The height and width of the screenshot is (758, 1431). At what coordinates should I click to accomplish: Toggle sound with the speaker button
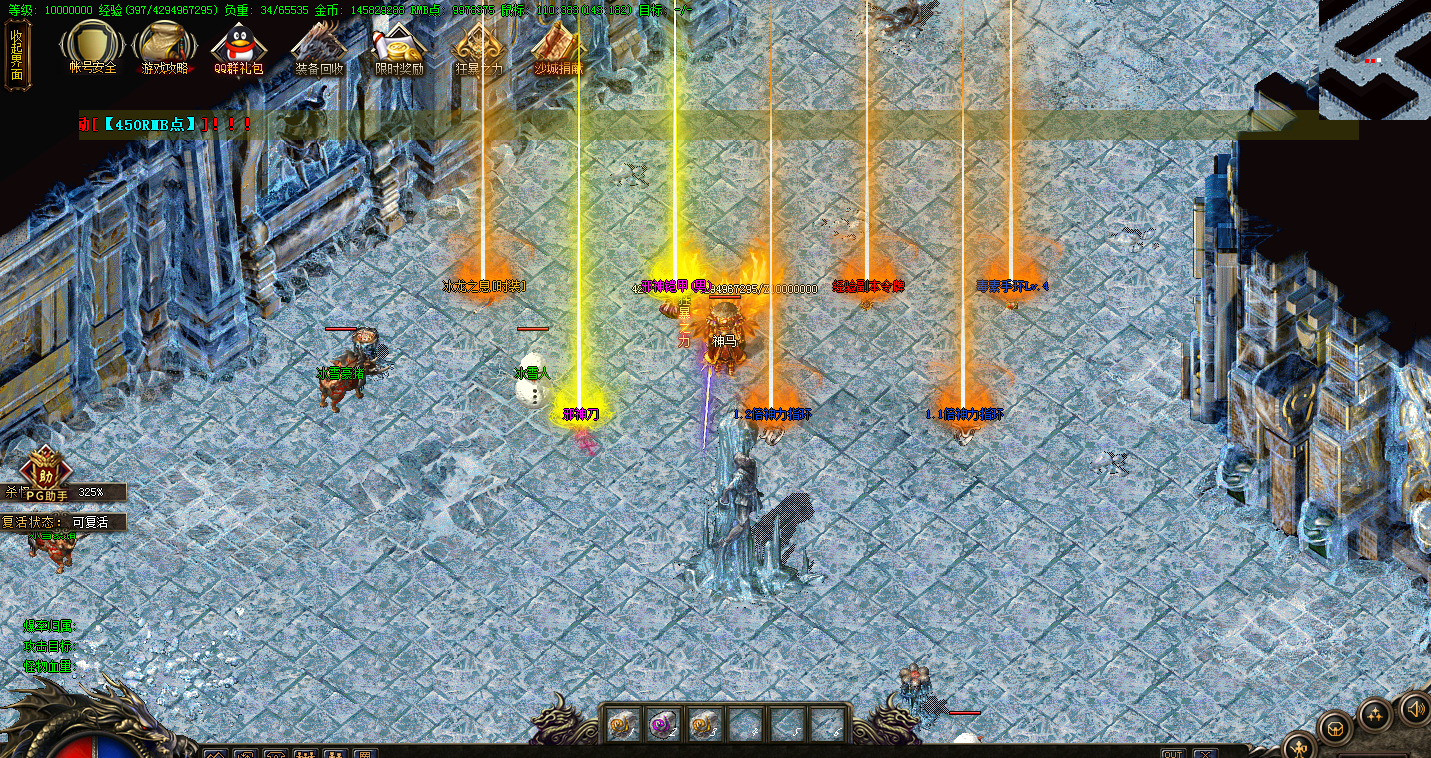tap(1414, 709)
